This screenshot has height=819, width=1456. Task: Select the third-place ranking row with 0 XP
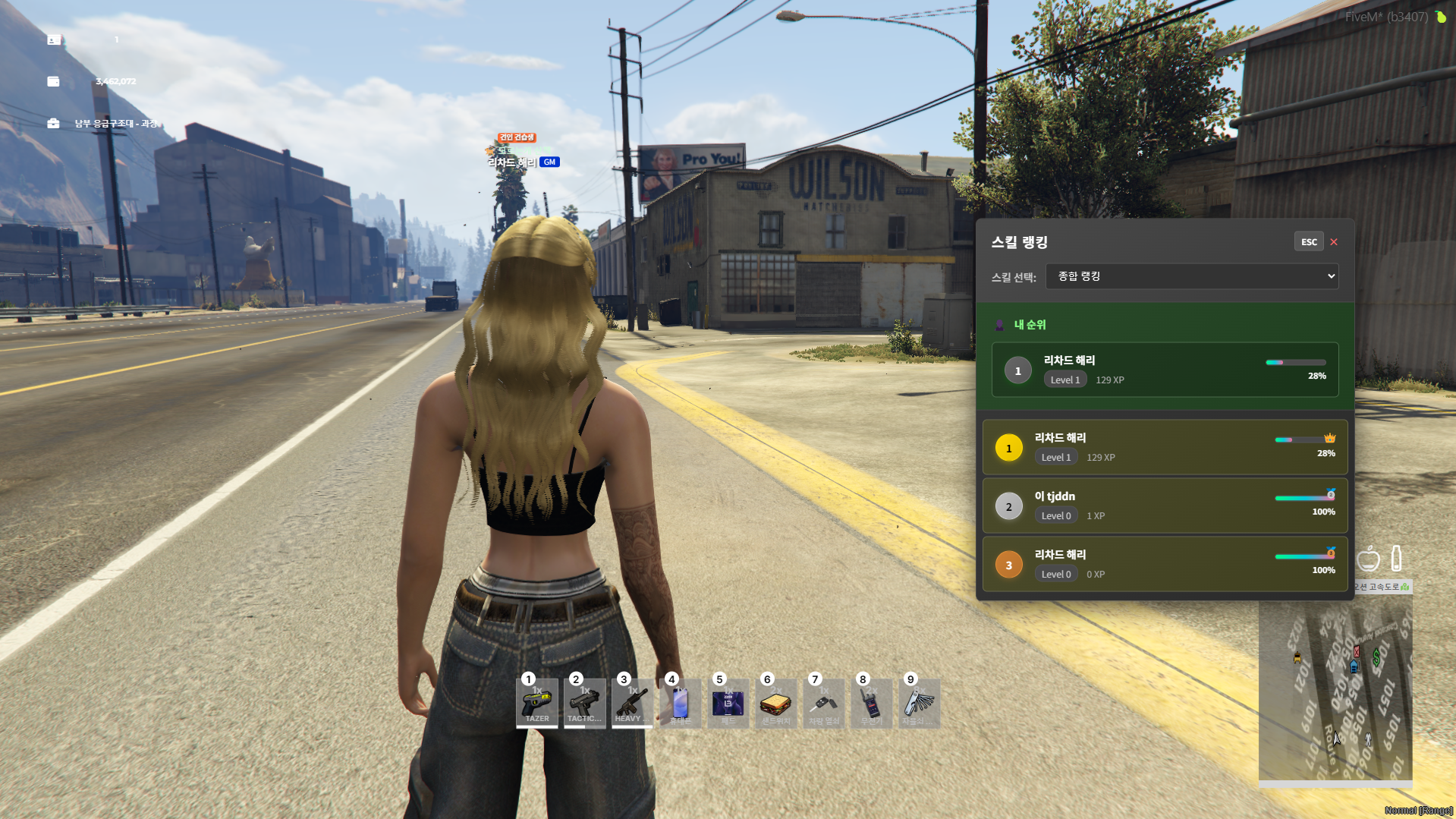click(x=1165, y=565)
